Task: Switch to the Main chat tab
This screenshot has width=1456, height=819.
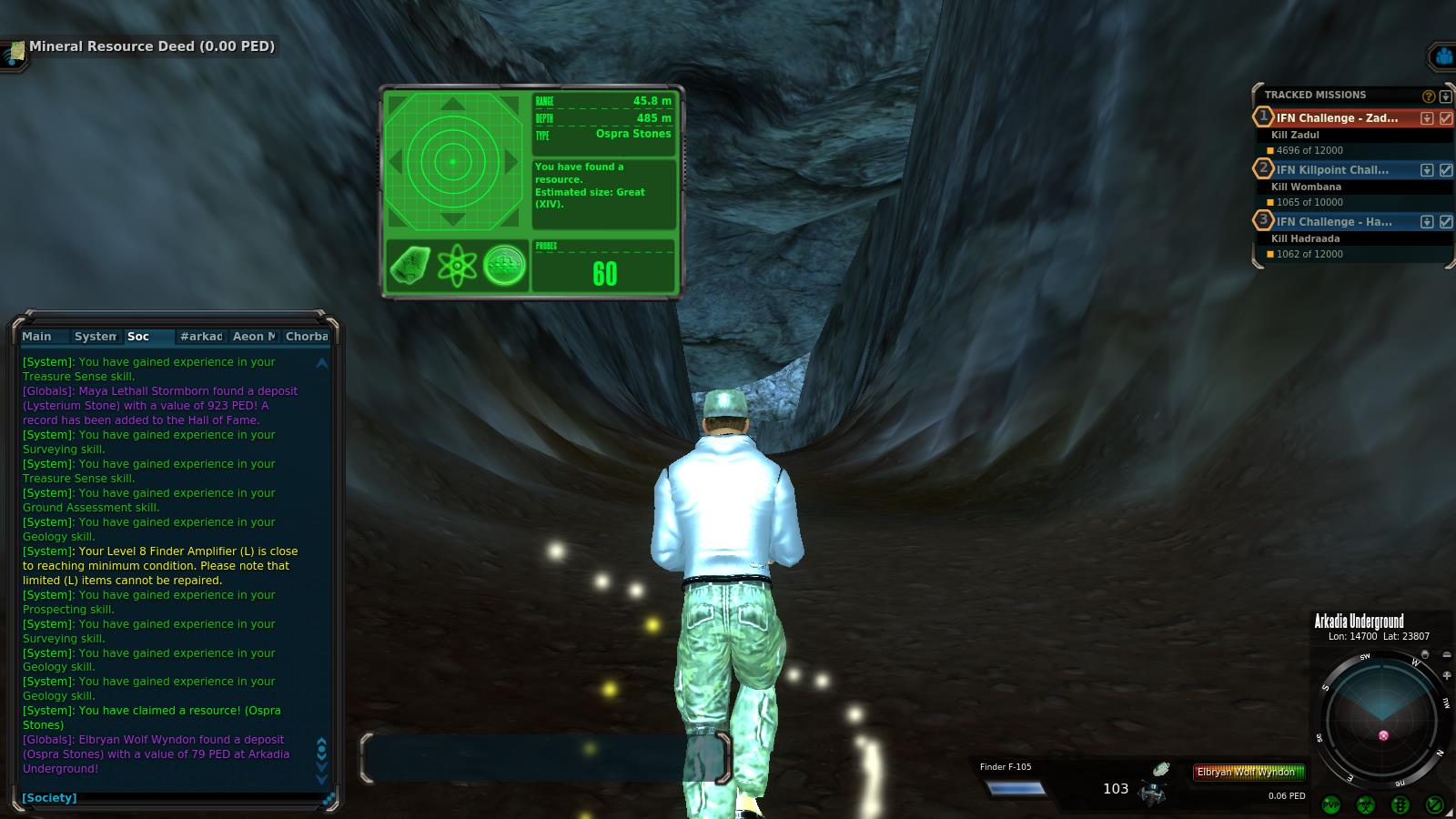Action: coord(37,337)
